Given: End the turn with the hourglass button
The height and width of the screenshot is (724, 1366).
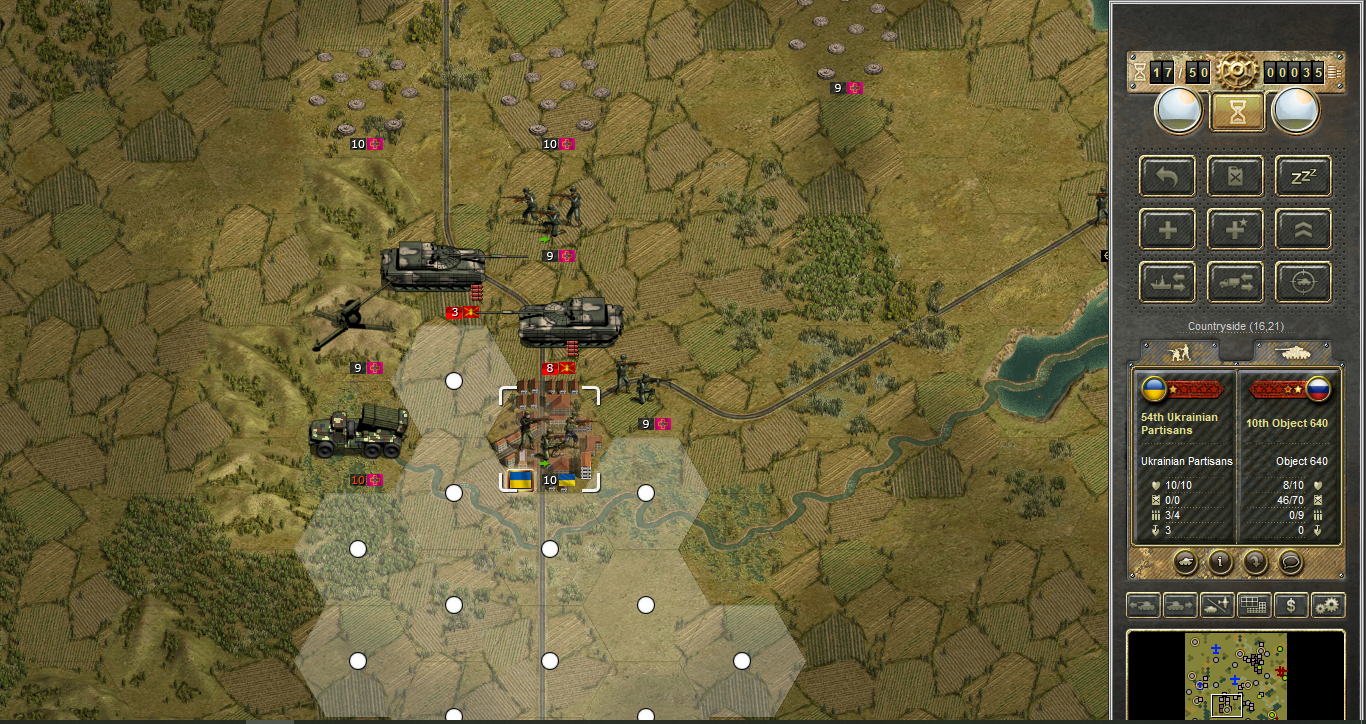Looking at the screenshot, I should [x=1237, y=111].
